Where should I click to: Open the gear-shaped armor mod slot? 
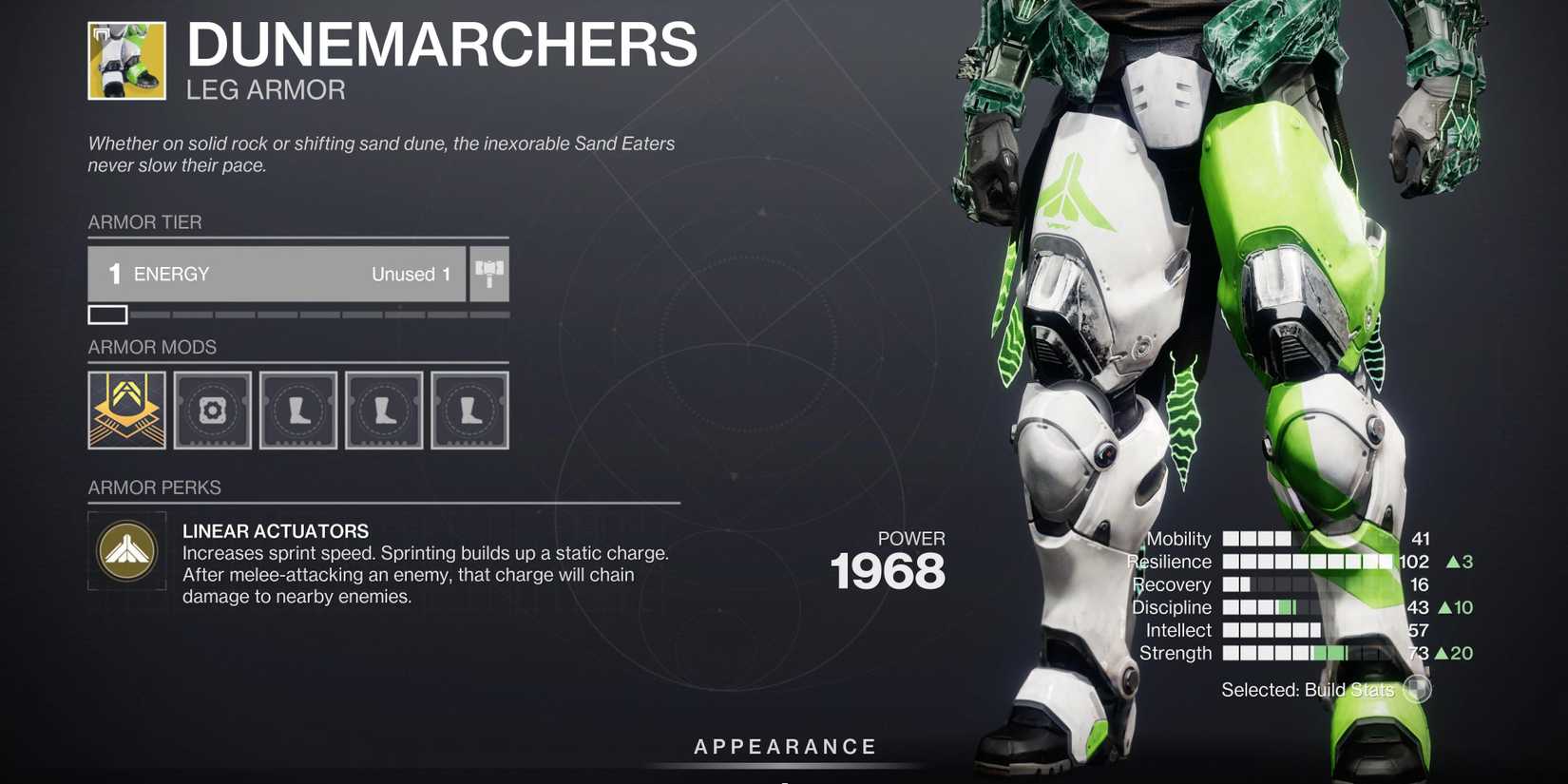[213, 410]
